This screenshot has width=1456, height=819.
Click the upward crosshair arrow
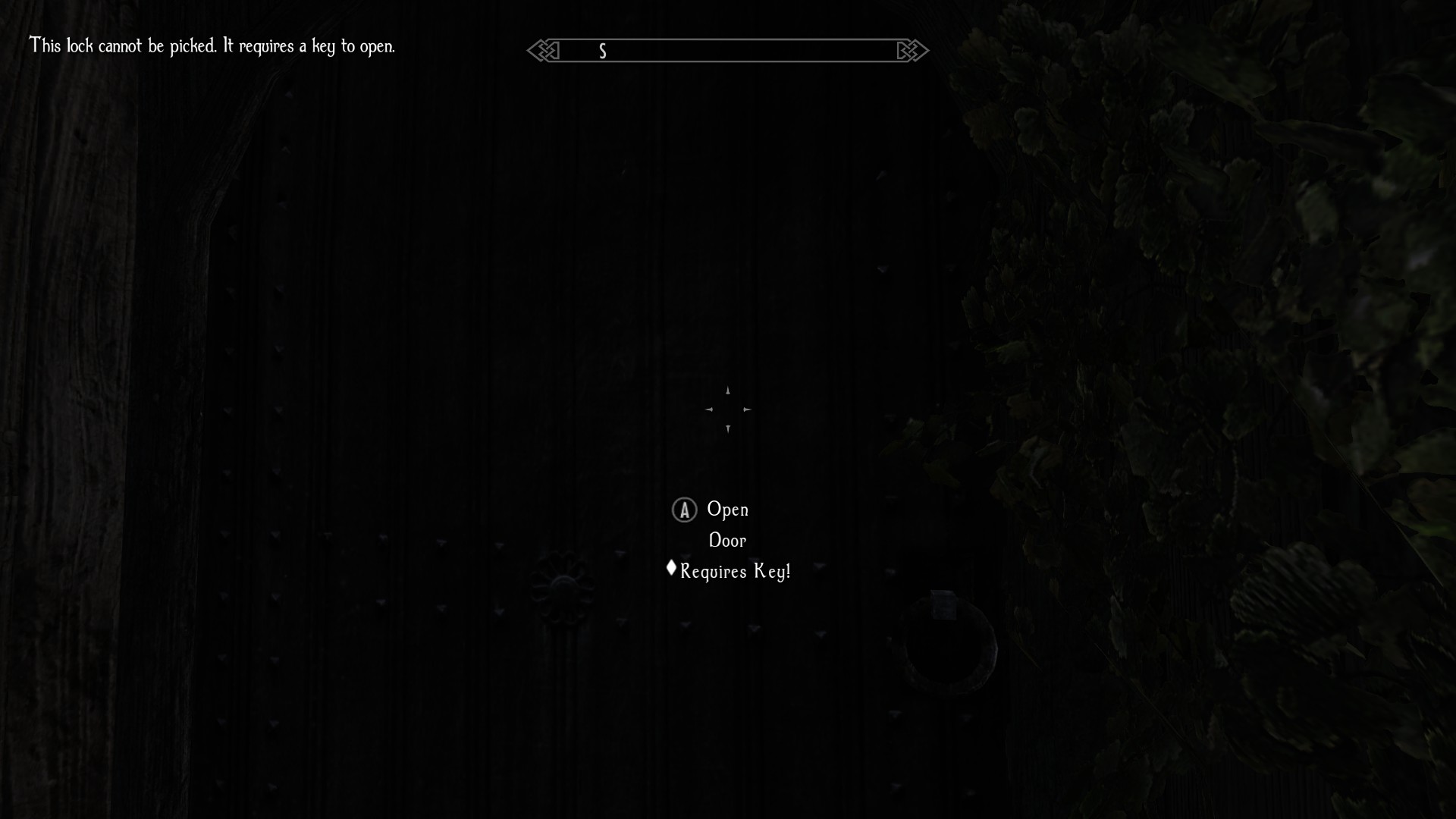[727, 390]
